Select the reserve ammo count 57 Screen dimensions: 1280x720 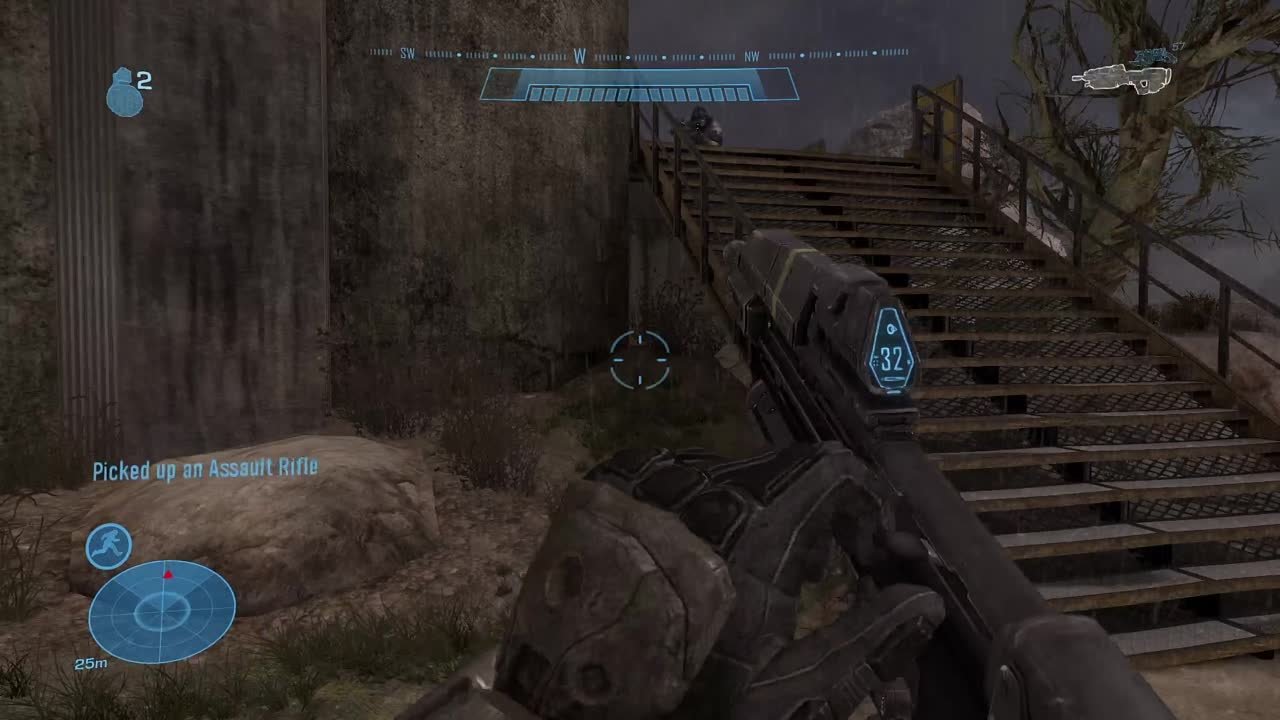(x=1178, y=44)
